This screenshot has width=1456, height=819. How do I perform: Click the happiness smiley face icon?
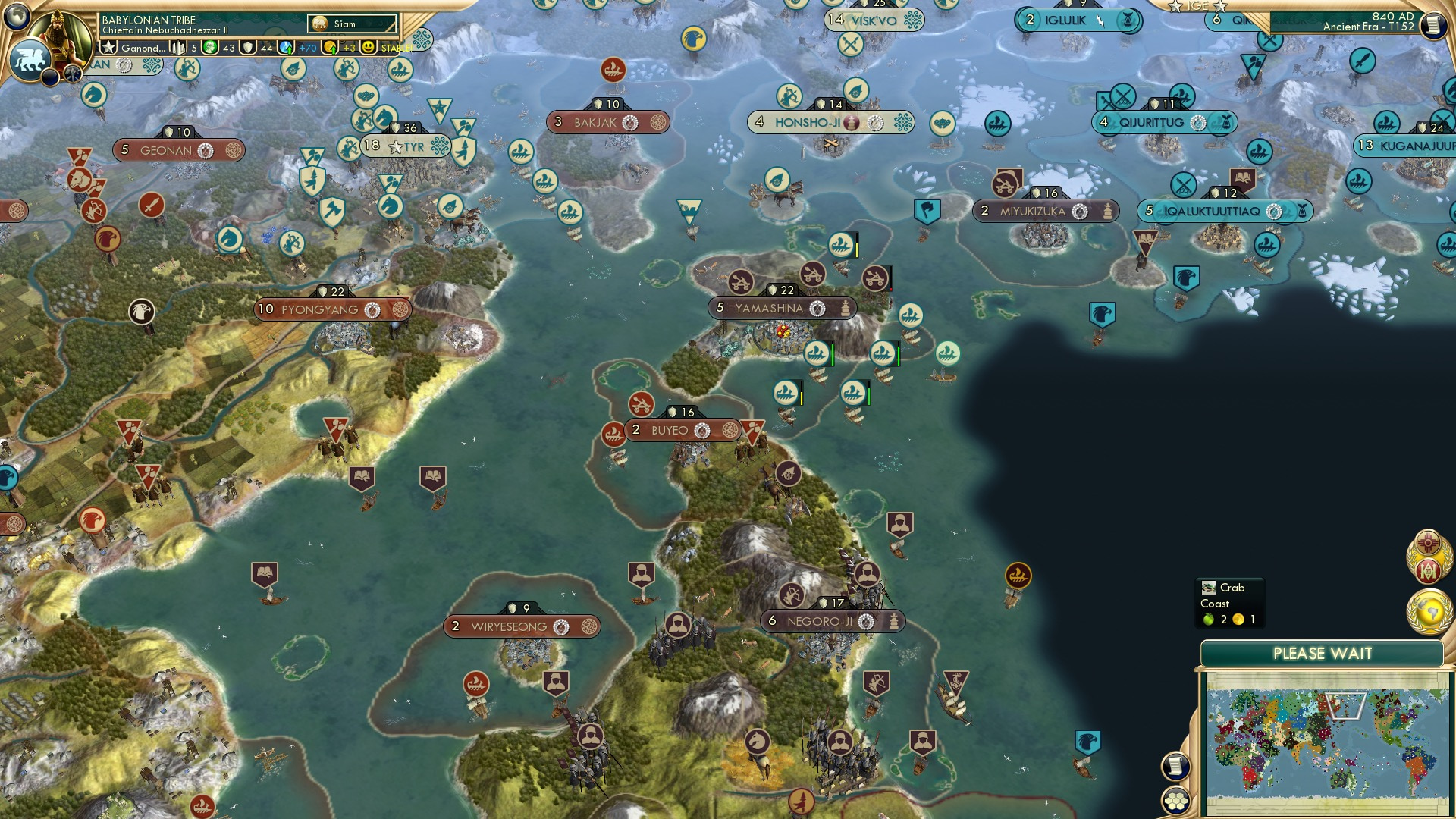pos(367,48)
